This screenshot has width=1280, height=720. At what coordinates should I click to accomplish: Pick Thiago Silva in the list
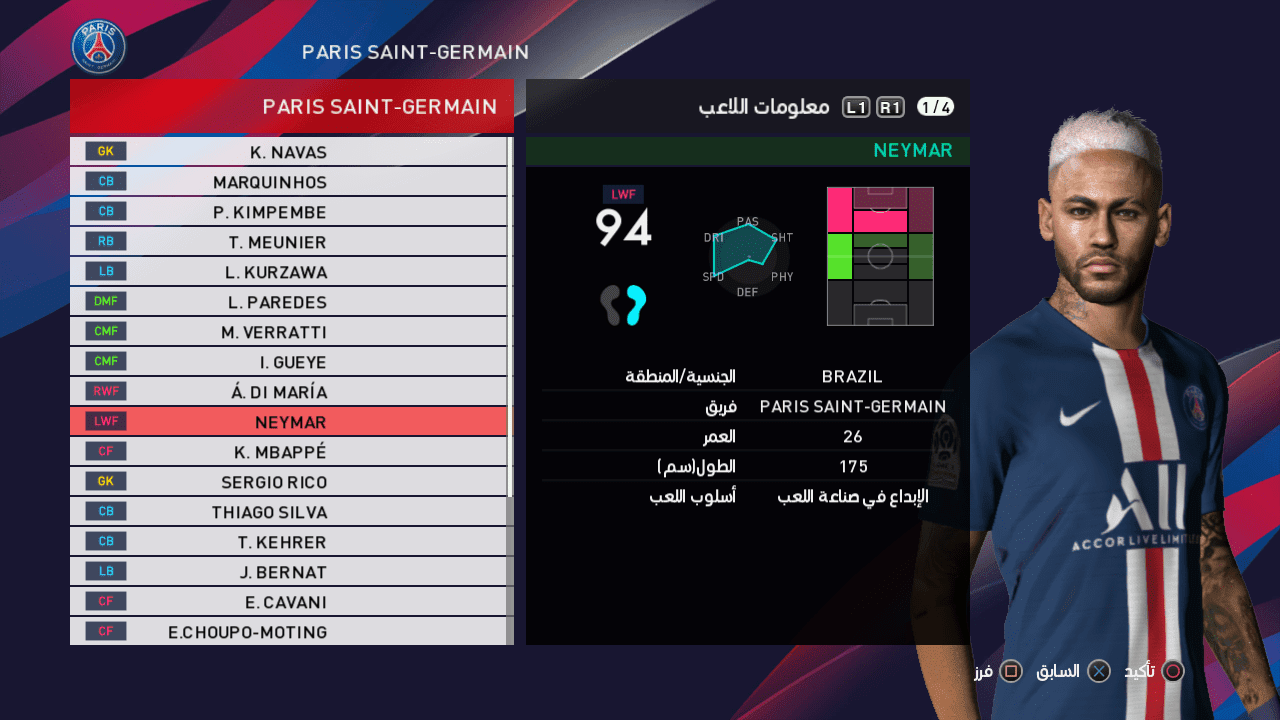coord(289,512)
